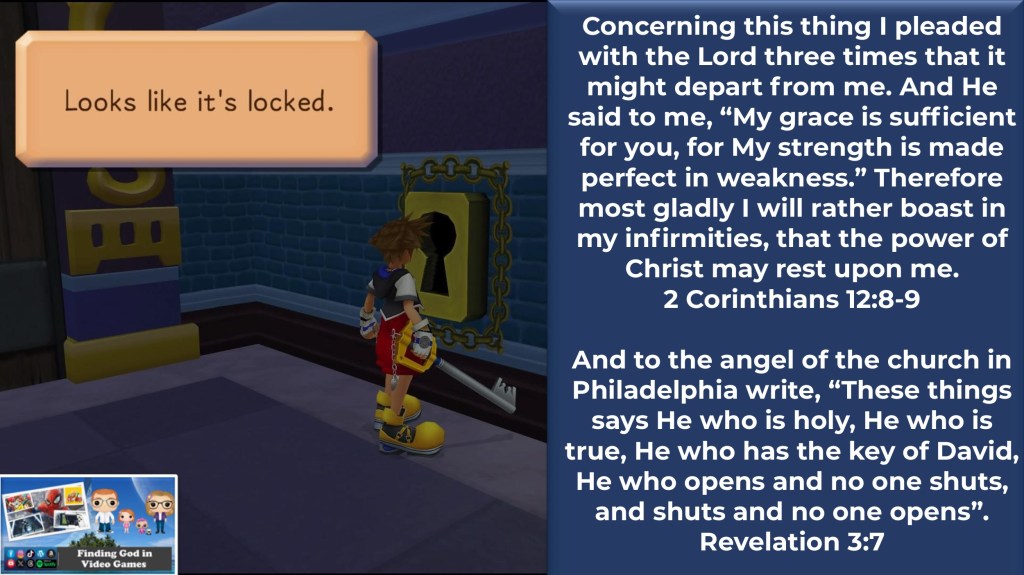Image resolution: width=1024 pixels, height=575 pixels.
Task: Dismiss the "Looks like it's locked" message box
Action: (197, 101)
